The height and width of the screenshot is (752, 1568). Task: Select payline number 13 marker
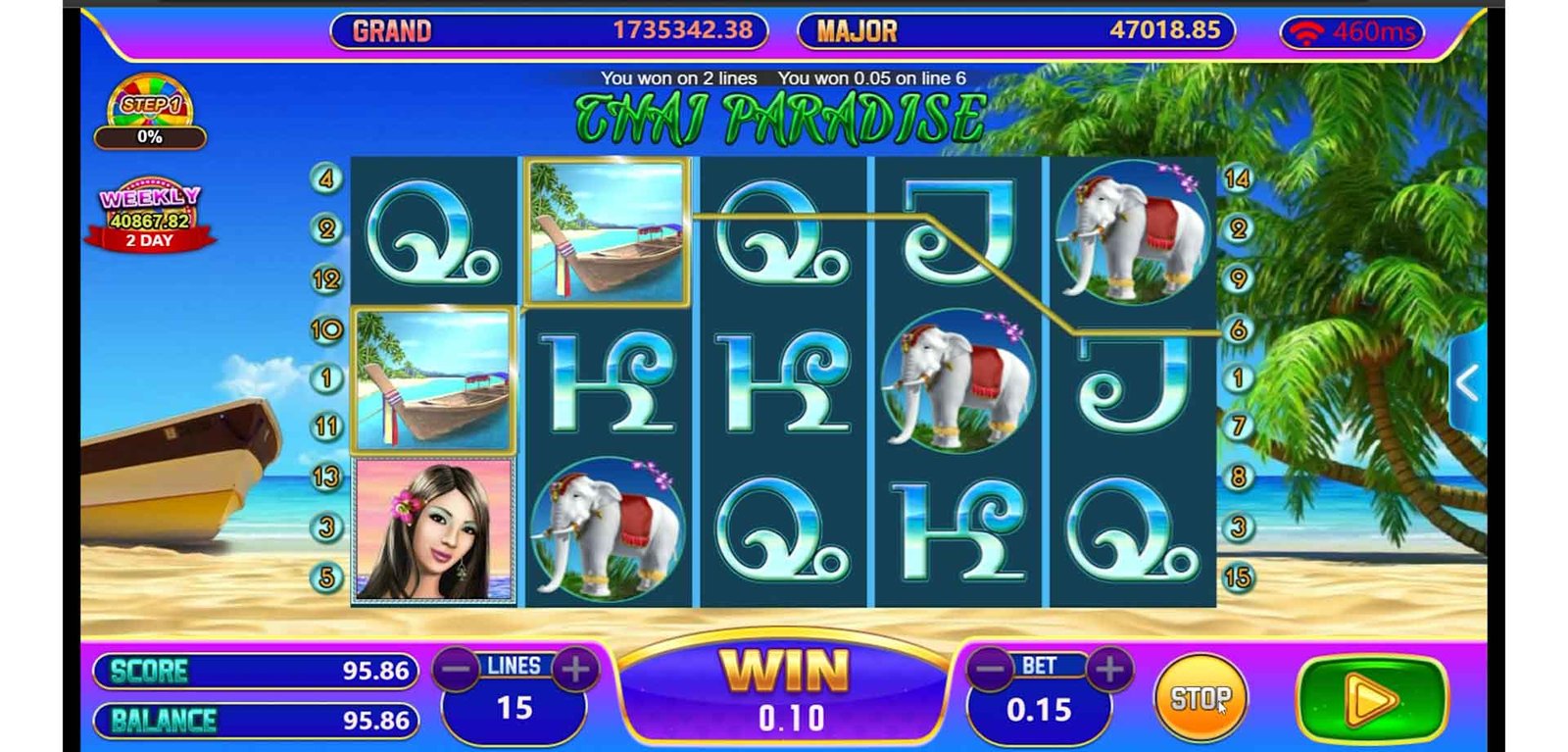point(326,477)
